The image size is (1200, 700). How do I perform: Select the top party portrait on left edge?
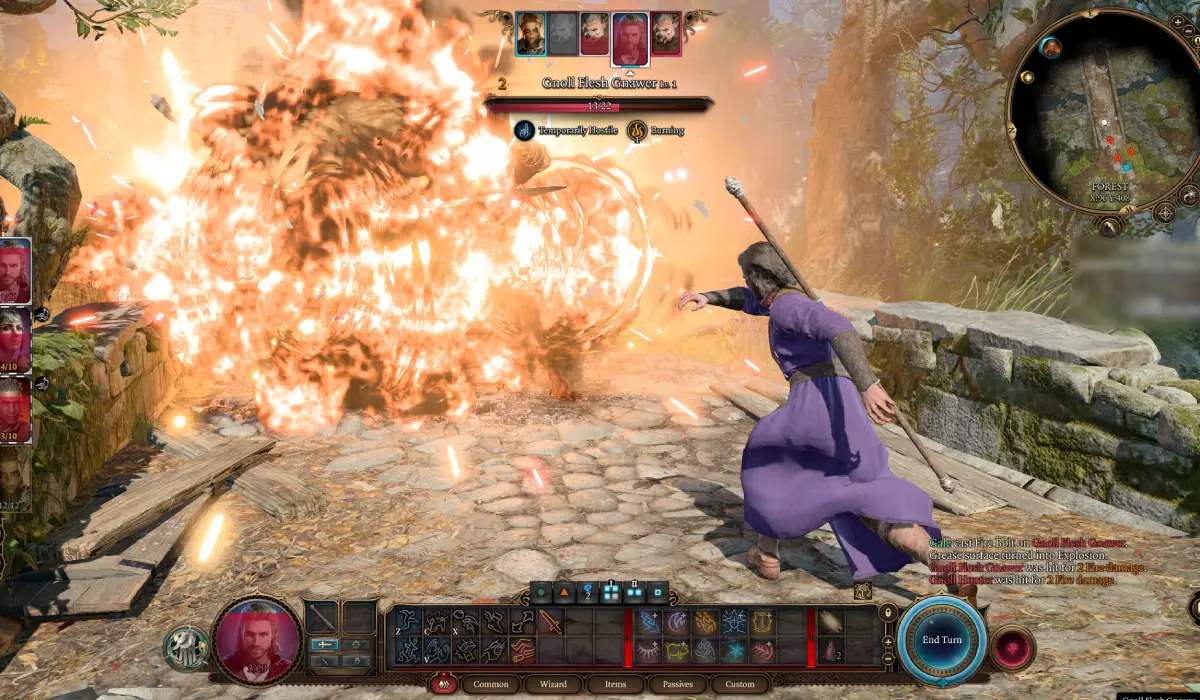pyautogui.click(x=15, y=270)
